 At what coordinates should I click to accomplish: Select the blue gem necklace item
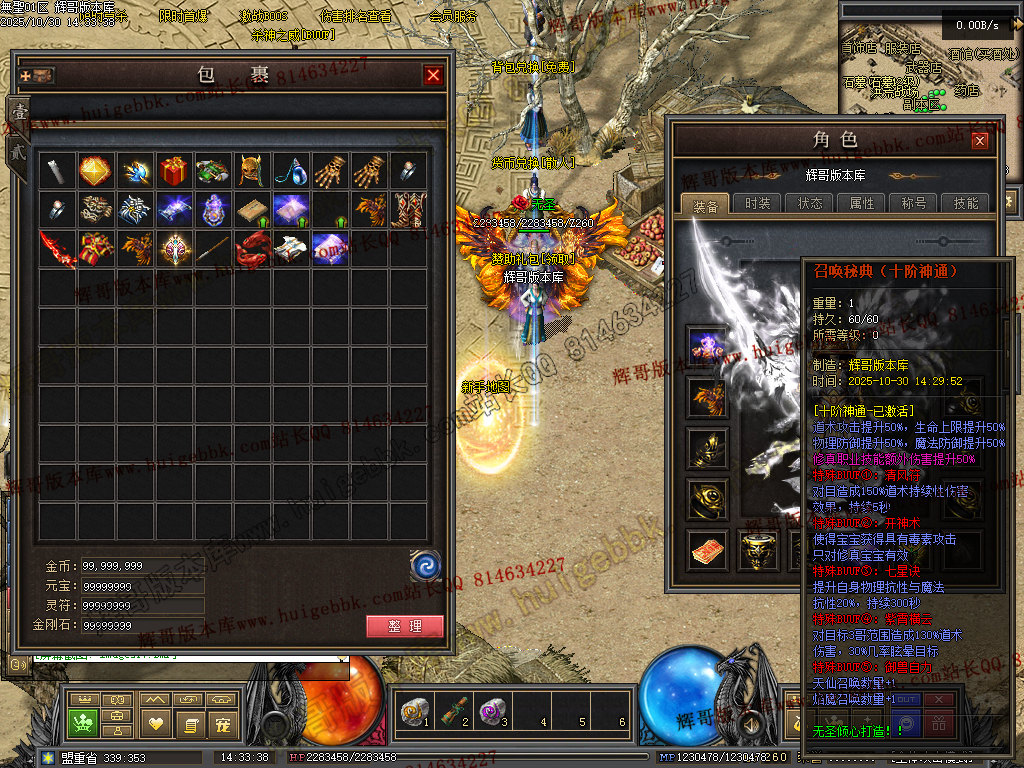(x=290, y=171)
